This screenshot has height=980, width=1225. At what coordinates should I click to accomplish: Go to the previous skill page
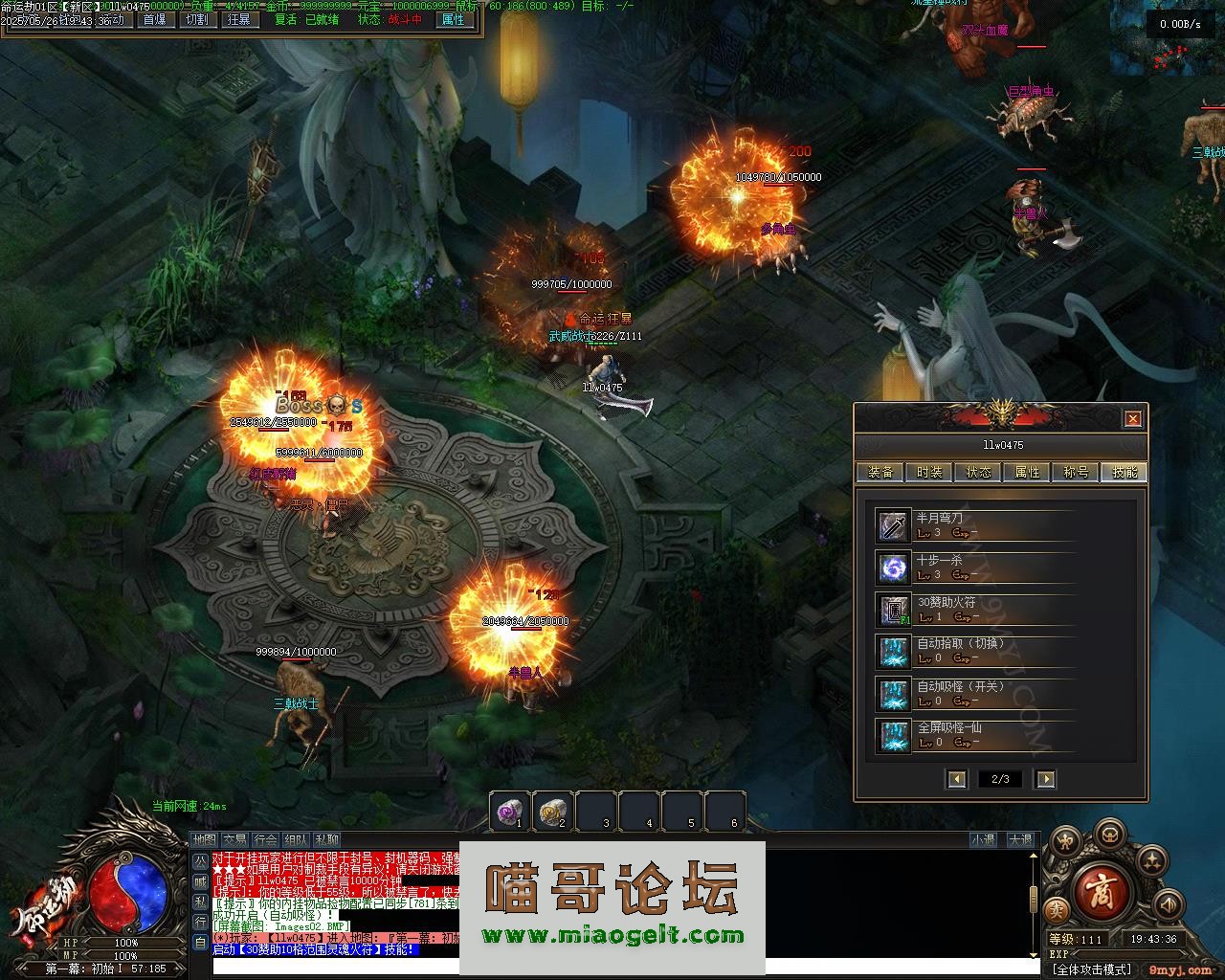point(957,779)
